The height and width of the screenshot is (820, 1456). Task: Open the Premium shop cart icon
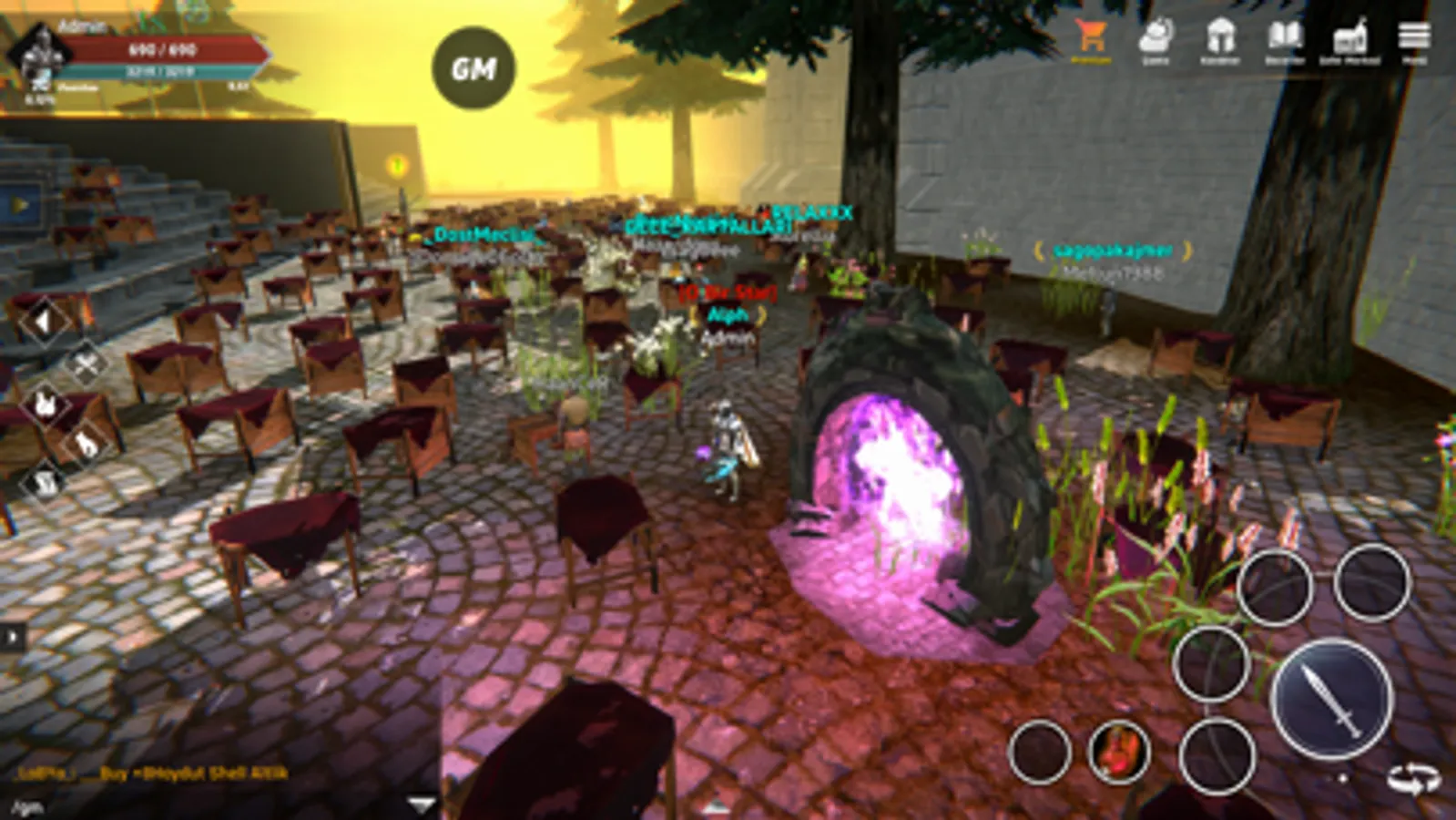1090,38
